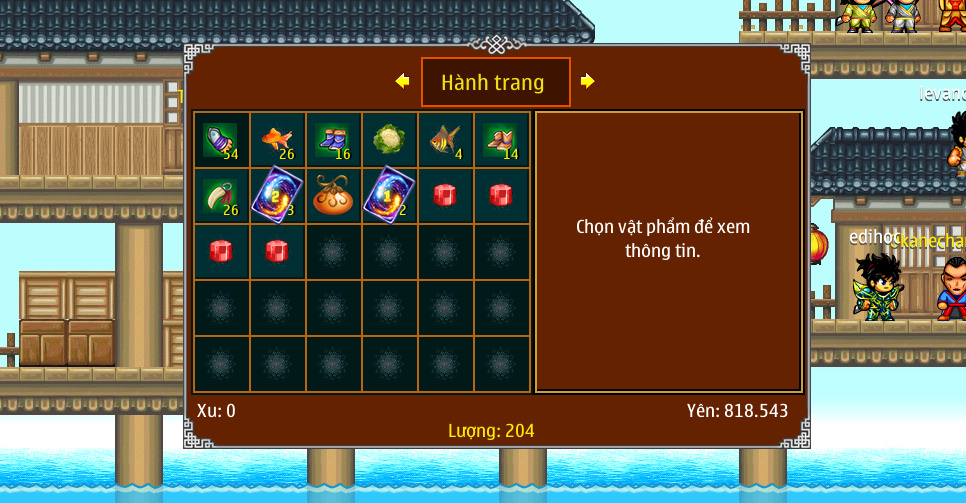Select the striped fish item
Image resolution: width=966 pixels, height=503 pixels.
click(445, 140)
